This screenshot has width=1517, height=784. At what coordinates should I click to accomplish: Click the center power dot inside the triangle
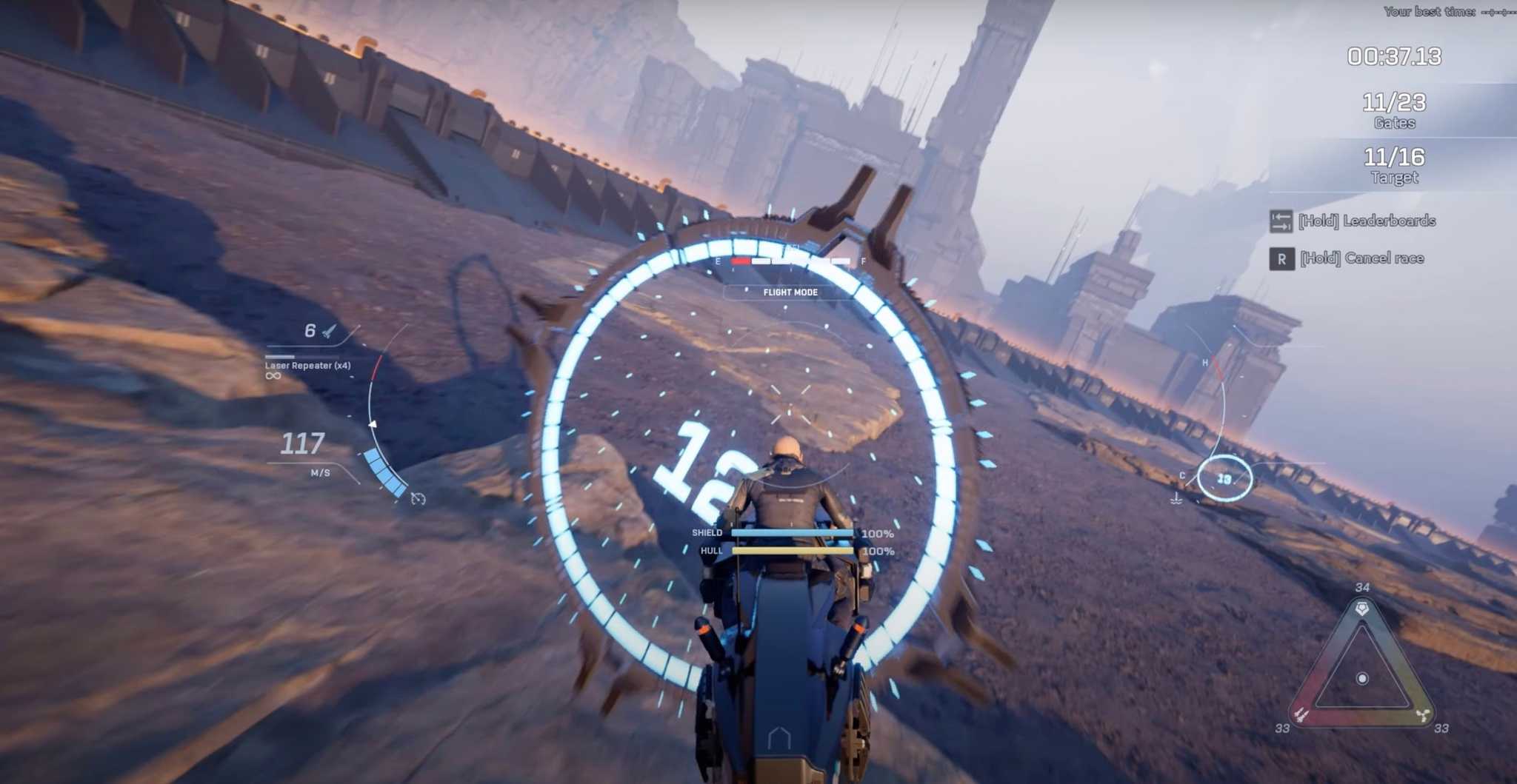1363,677
